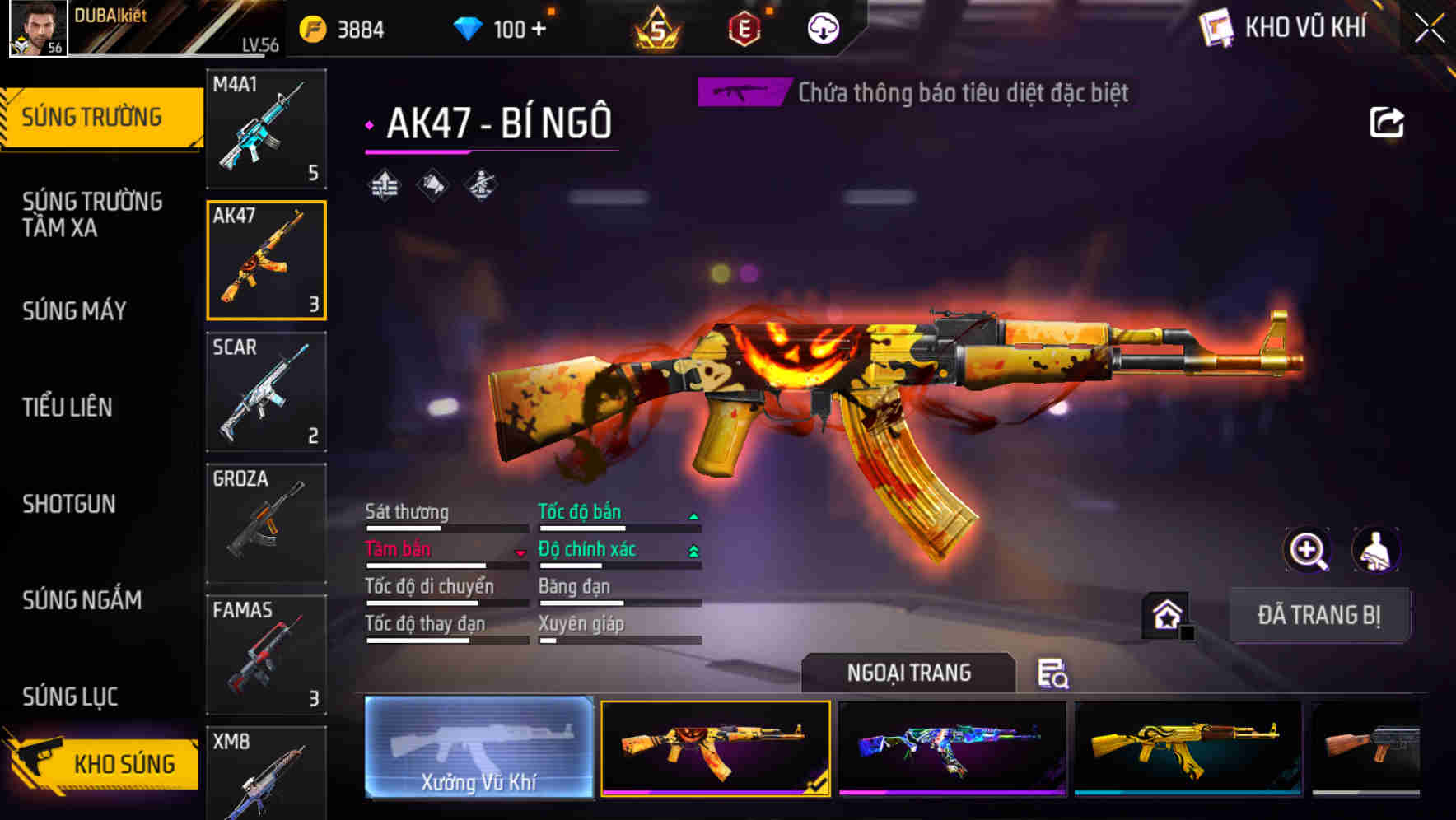Switch to the SÚNG NGẮM category
Screen dimensions: 1456x820
point(82,600)
